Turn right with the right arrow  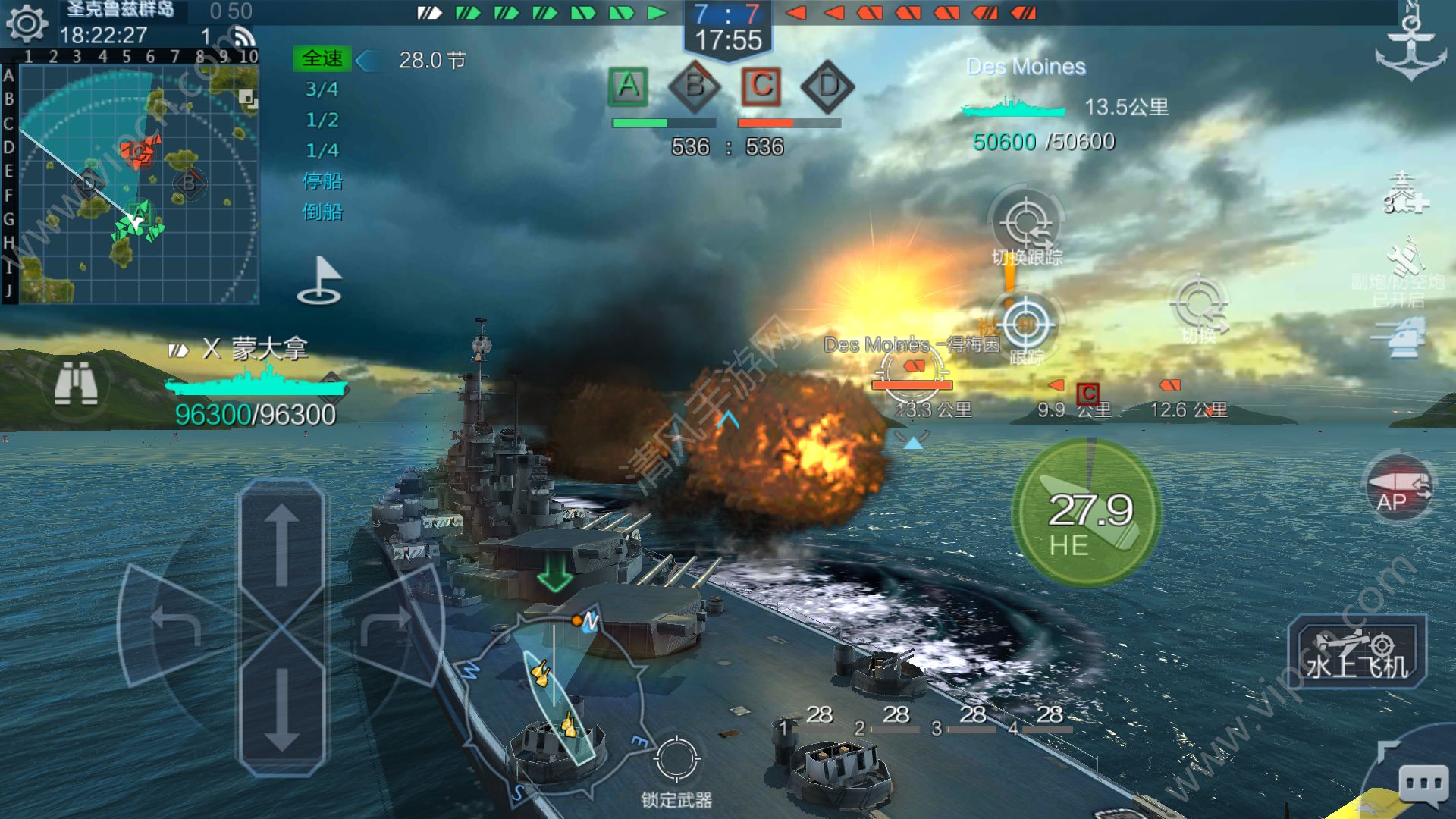click(x=387, y=623)
